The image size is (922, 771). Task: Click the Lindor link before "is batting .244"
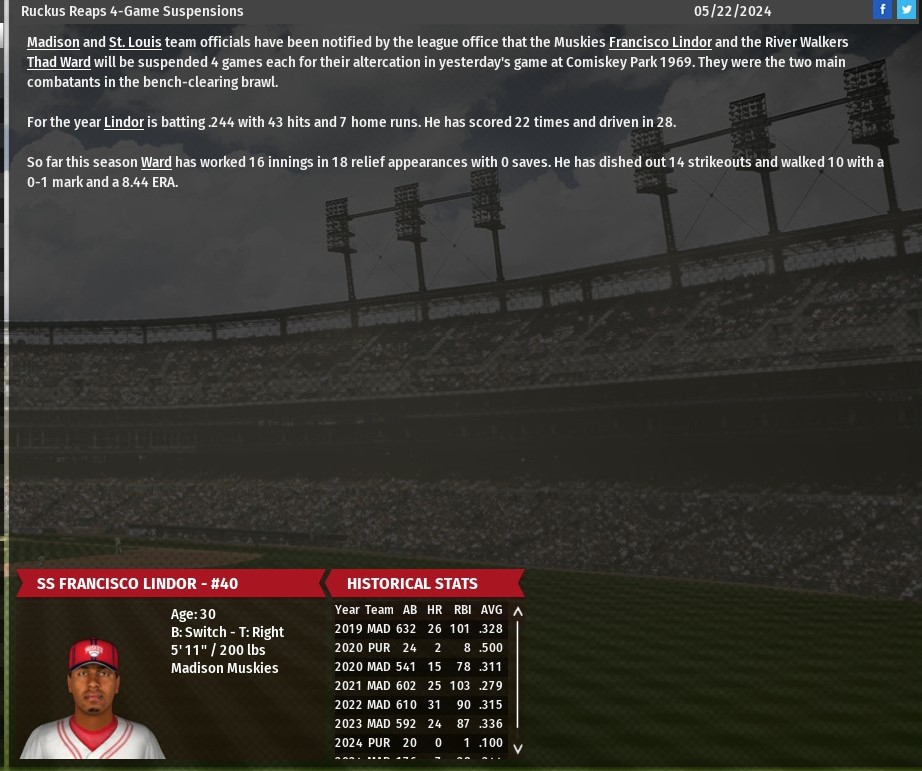[x=124, y=122]
